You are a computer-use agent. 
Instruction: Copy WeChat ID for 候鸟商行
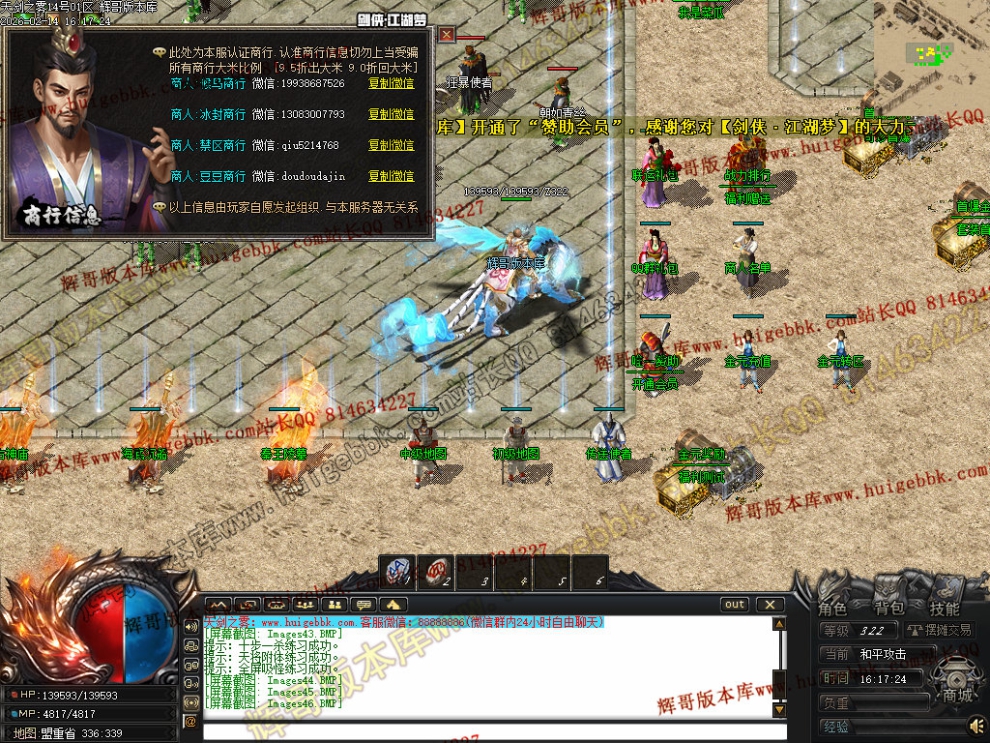[x=390, y=84]
